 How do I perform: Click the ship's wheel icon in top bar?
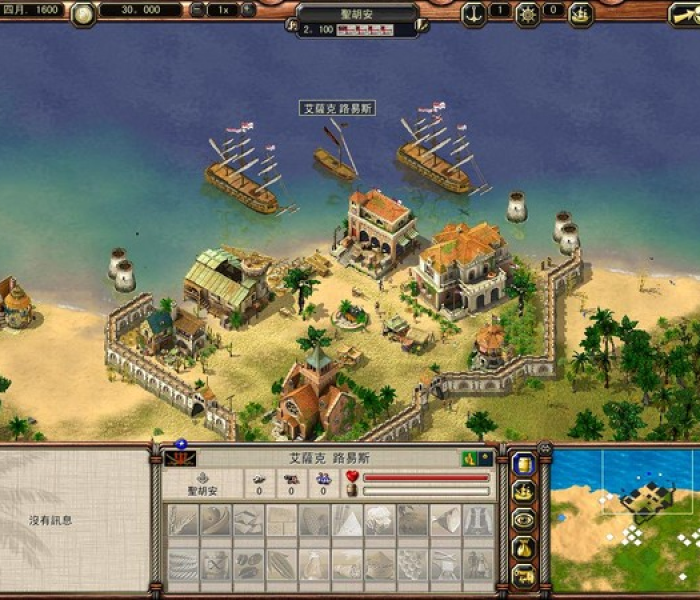pos(527,13)
